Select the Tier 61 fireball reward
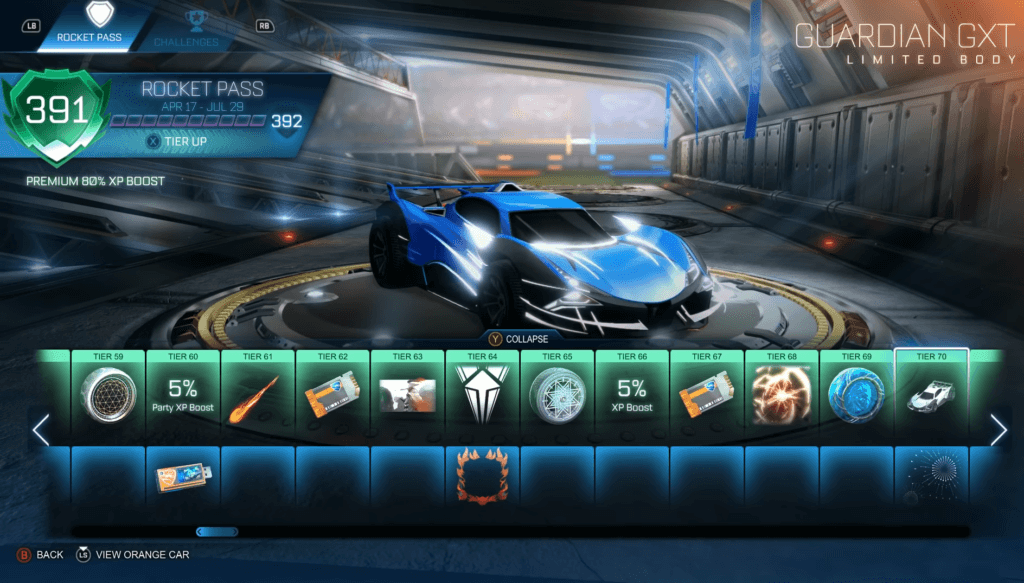 258,395
